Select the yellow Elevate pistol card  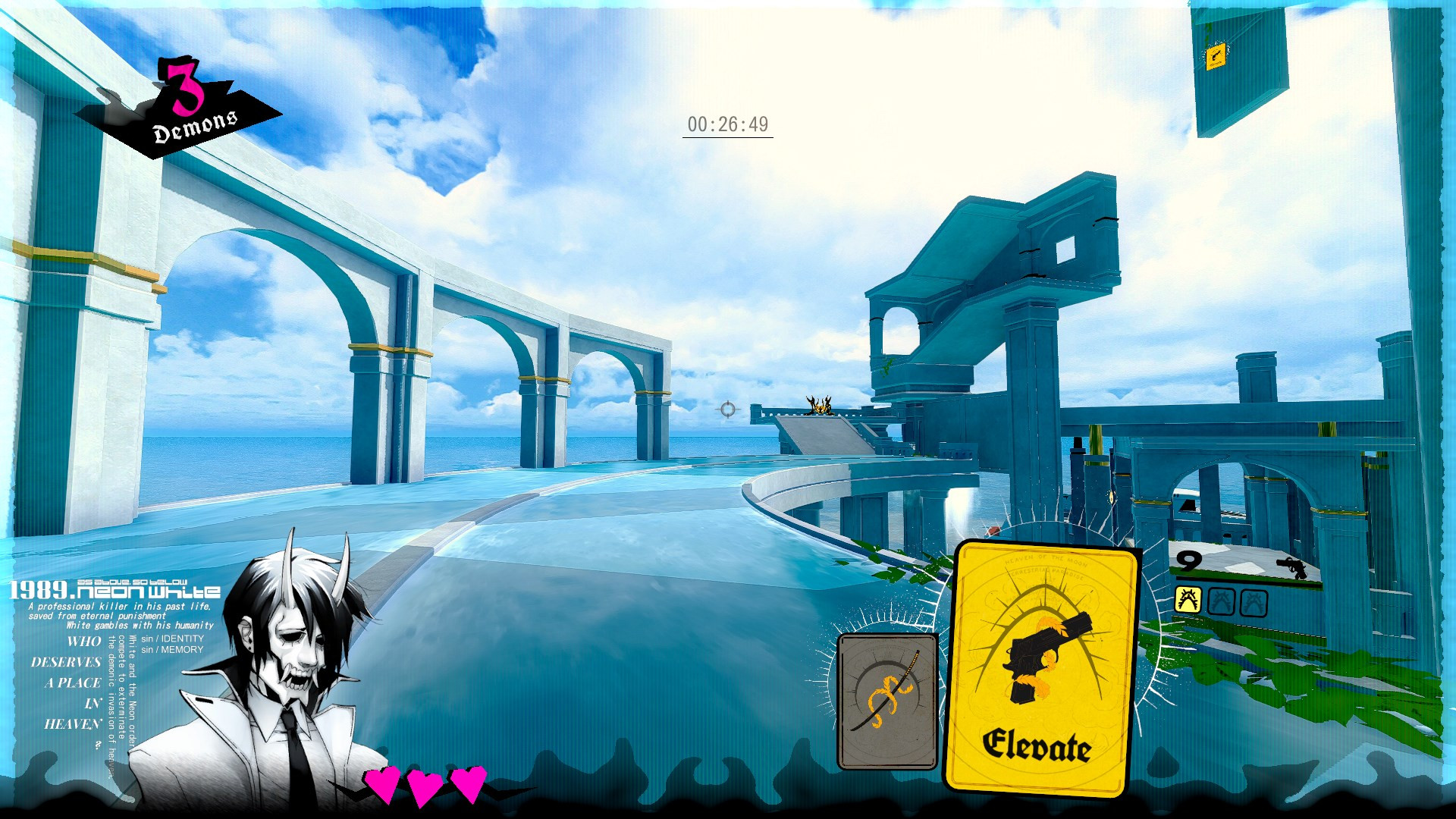point(1040,667)
